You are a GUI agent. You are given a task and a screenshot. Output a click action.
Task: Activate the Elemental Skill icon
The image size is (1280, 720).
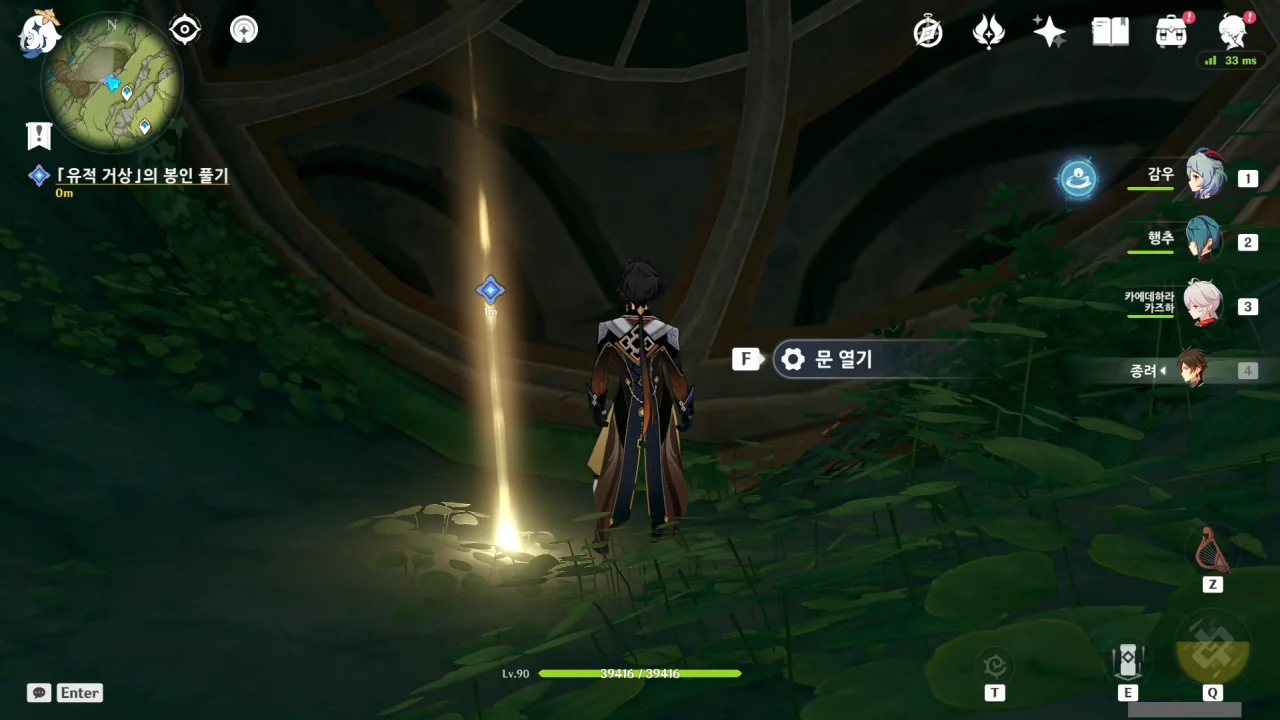1127,661
